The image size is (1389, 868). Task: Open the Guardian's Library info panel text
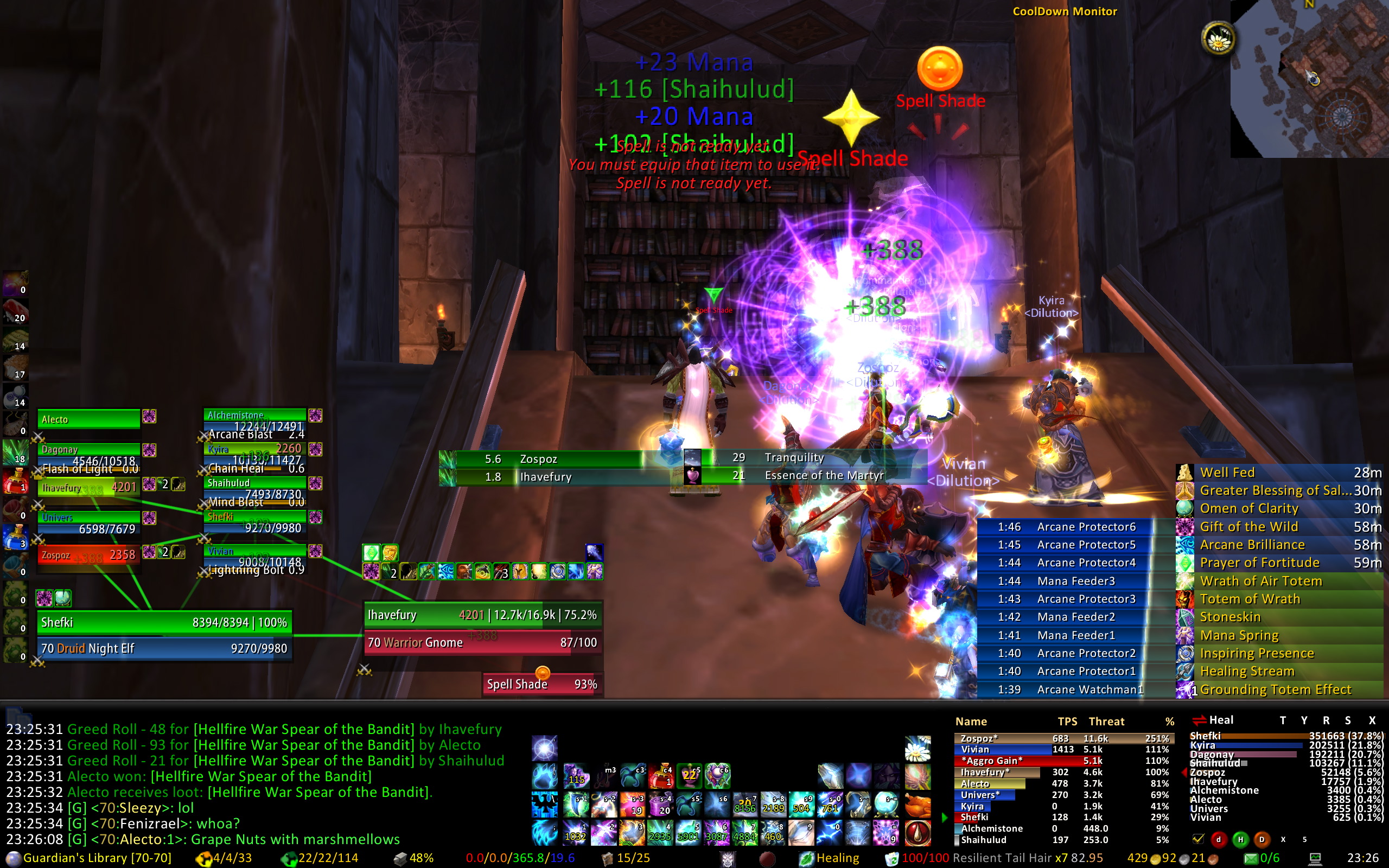(x=97, y=858)
